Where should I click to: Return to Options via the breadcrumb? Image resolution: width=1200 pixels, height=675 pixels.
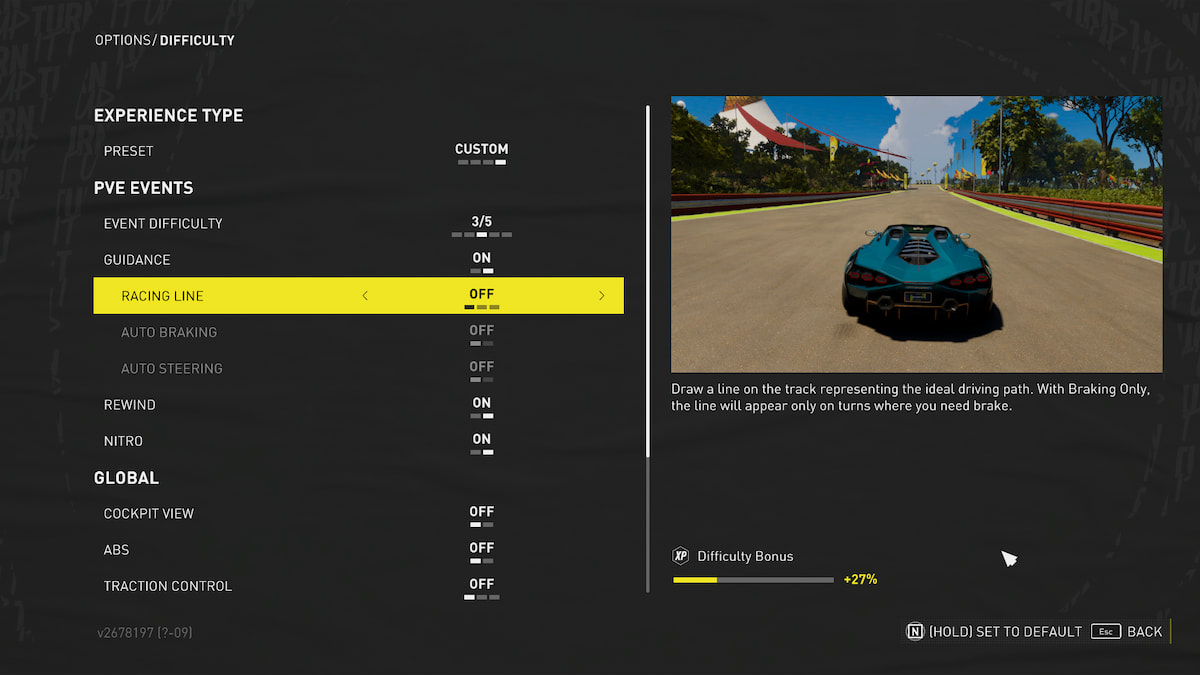122,41
